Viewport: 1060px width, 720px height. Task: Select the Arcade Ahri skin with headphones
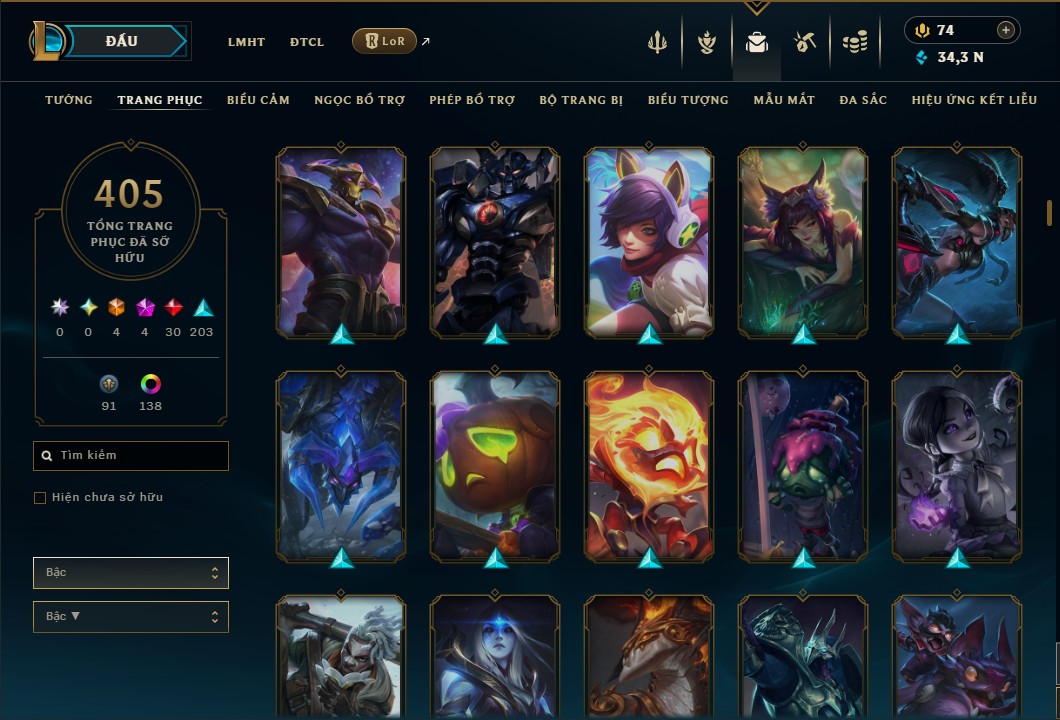(x=649, y=241)
